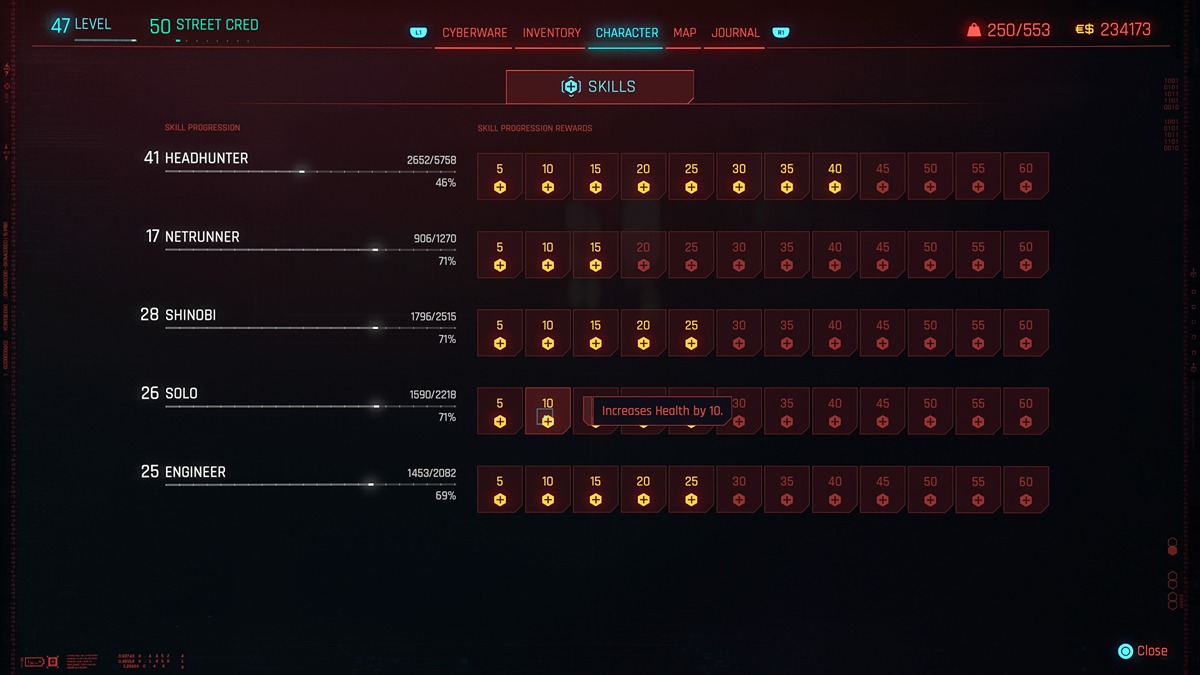Open the Inventory tab
This screenshot has width=1200, height=675.
point(551,33)
